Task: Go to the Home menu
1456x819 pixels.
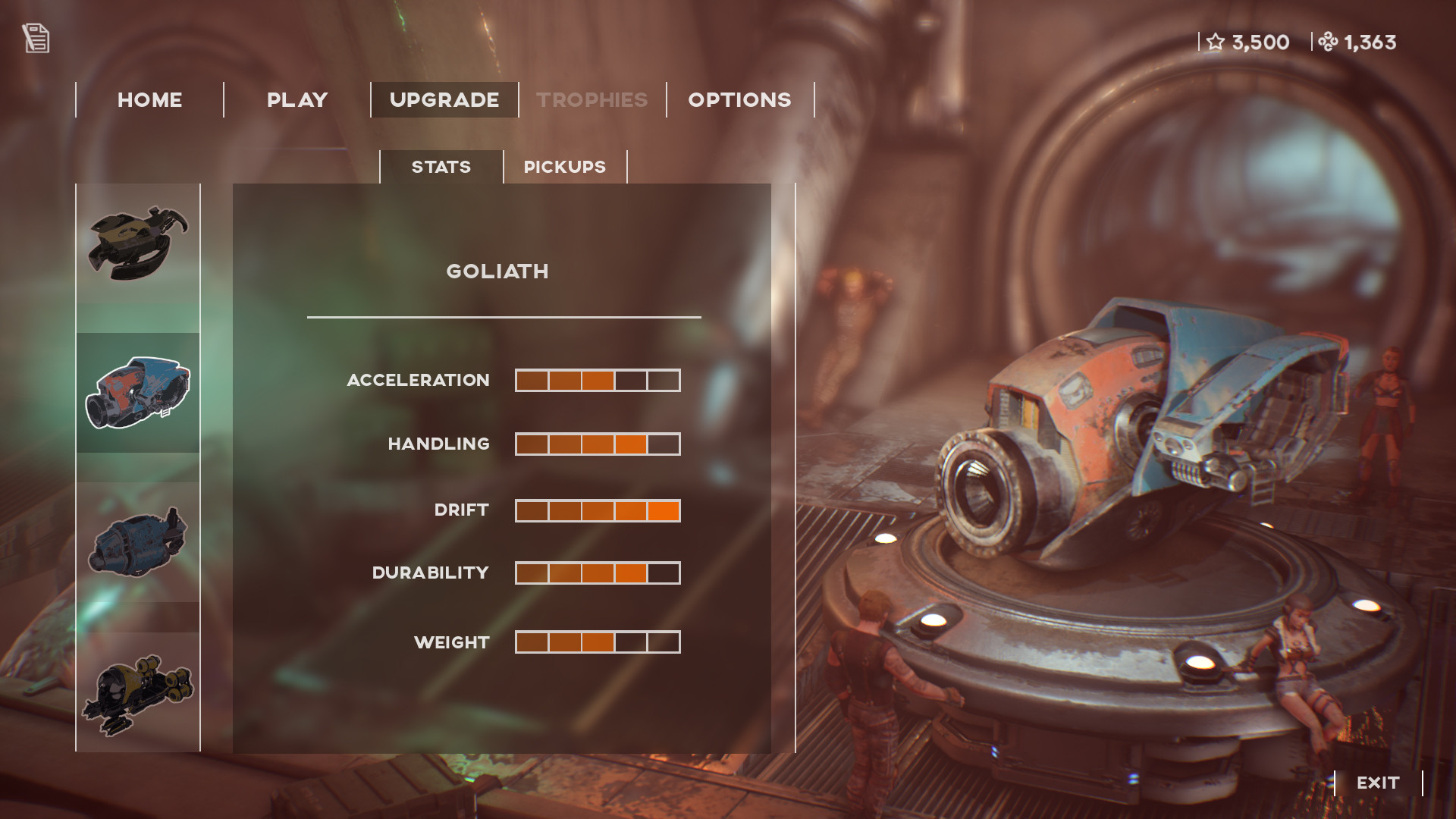Action: click(x=149, y=100)
